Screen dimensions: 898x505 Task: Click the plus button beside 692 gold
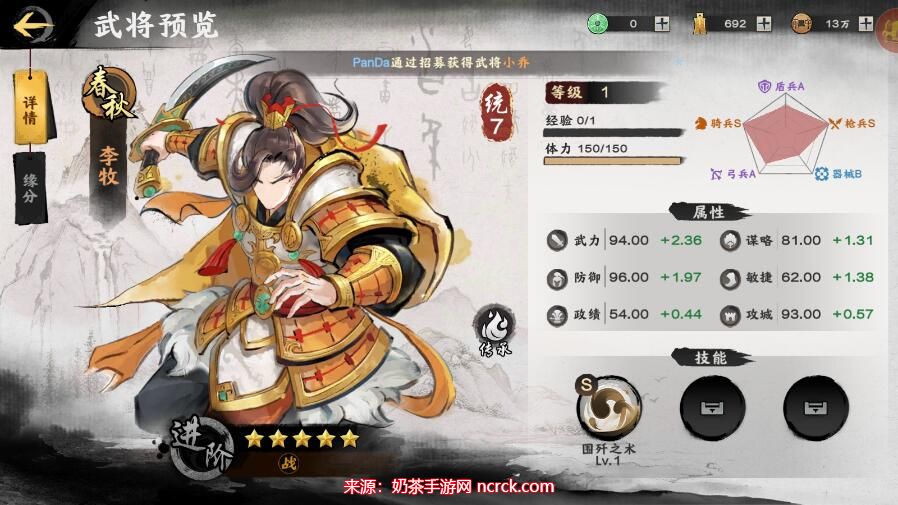[x=764, y=24]
